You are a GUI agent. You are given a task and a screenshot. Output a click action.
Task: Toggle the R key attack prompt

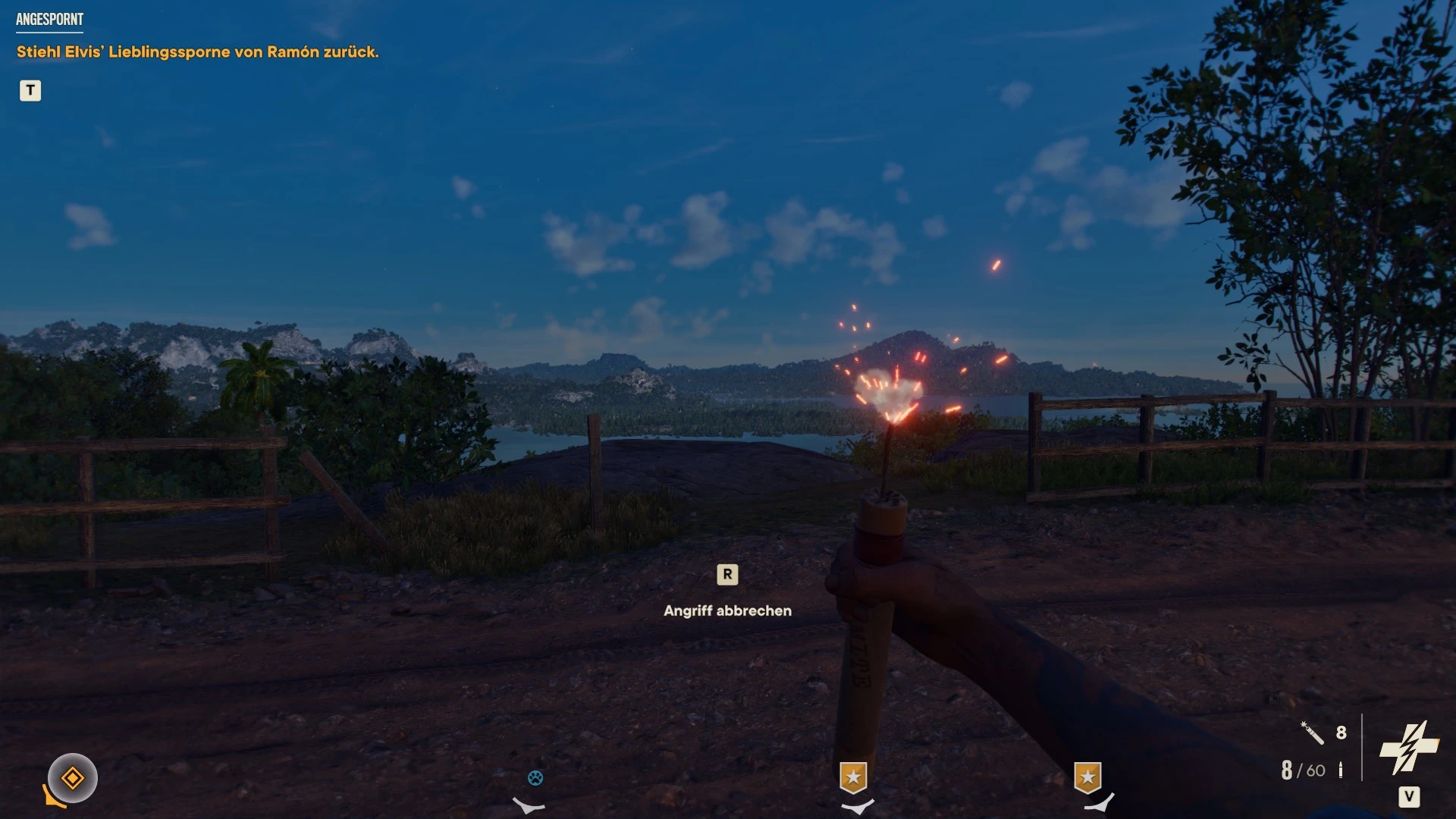pyautogui.click(x=728, y=575)
